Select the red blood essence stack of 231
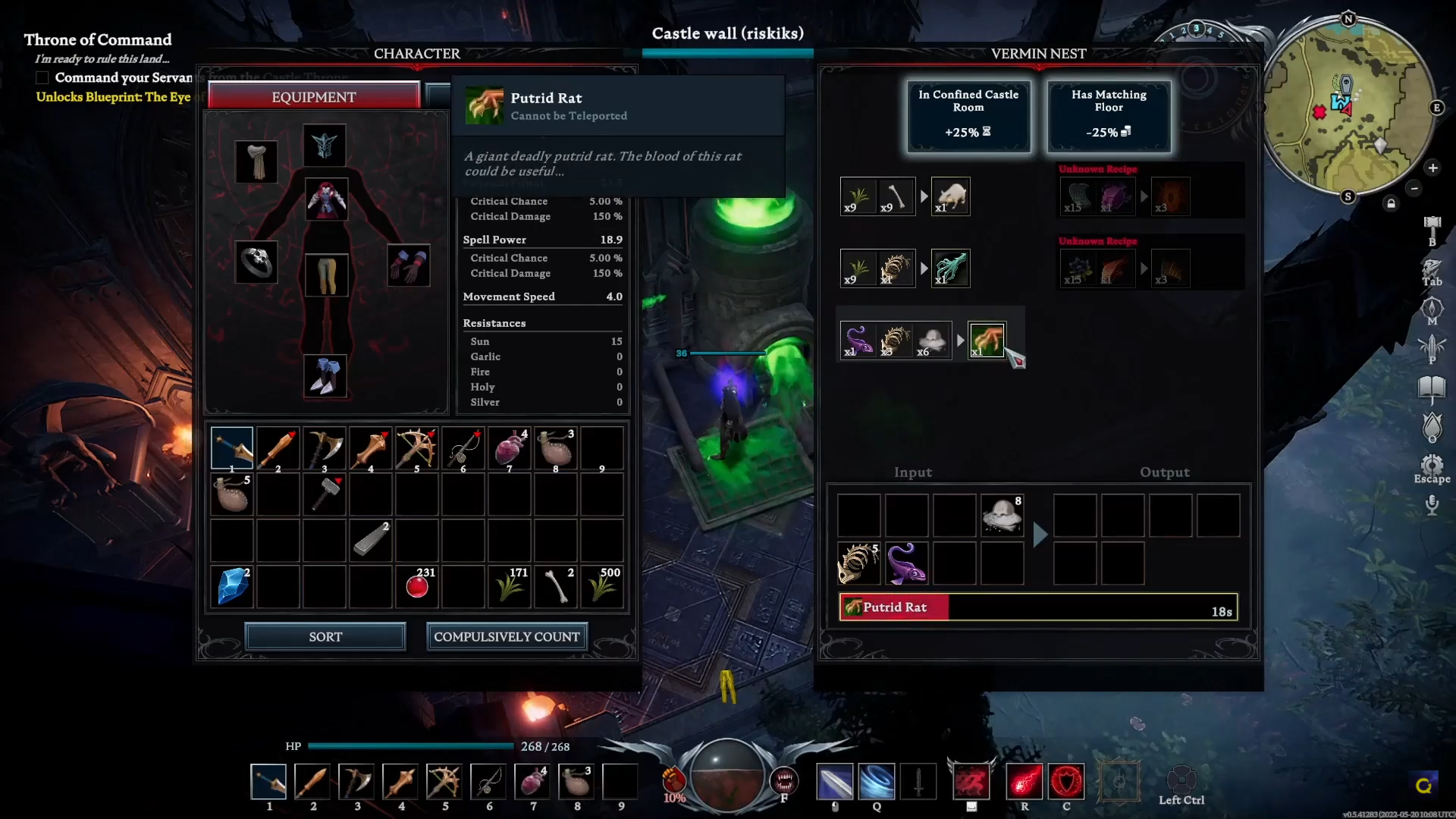 click(417, 586)
